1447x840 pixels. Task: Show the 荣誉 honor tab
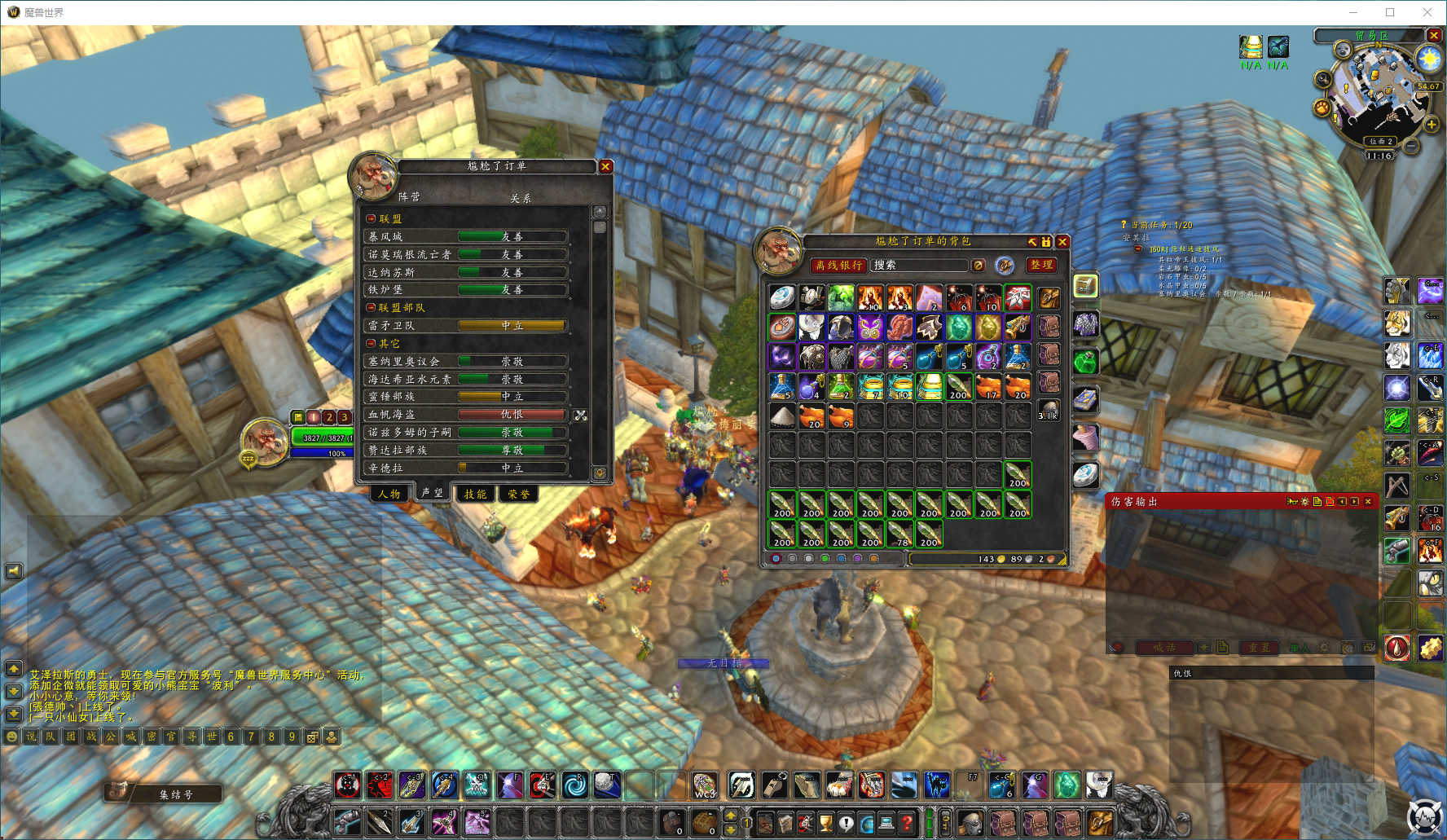(518, 494)
